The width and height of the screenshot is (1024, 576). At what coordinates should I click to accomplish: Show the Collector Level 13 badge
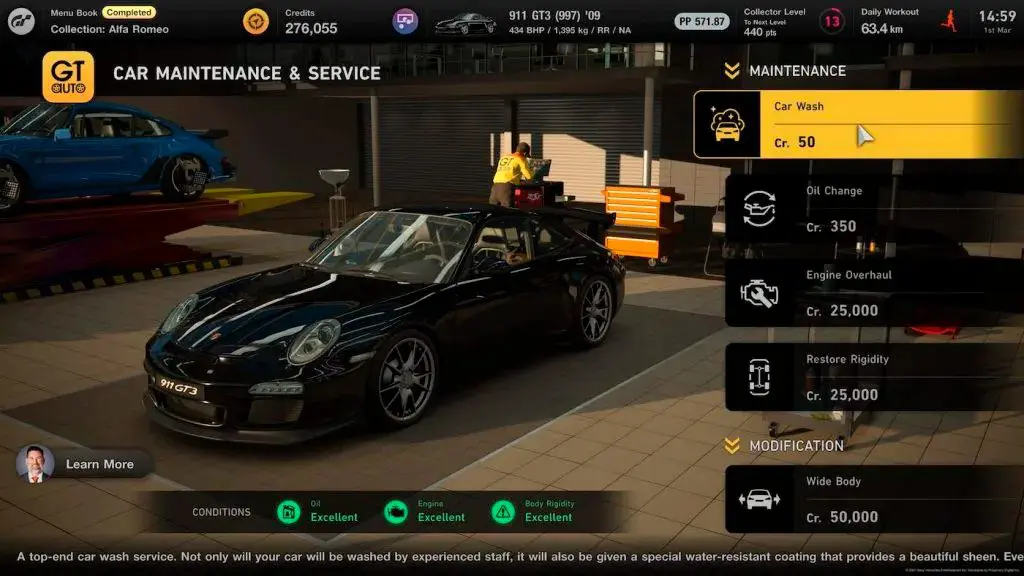[831, 21]
